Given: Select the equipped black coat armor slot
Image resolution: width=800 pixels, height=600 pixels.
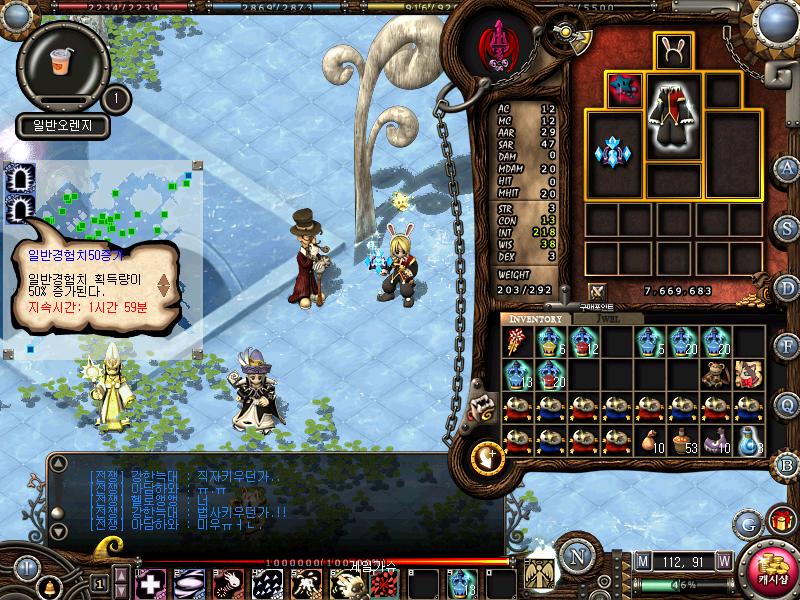Looking at the screenshot, I should click(x=673, y=117).
